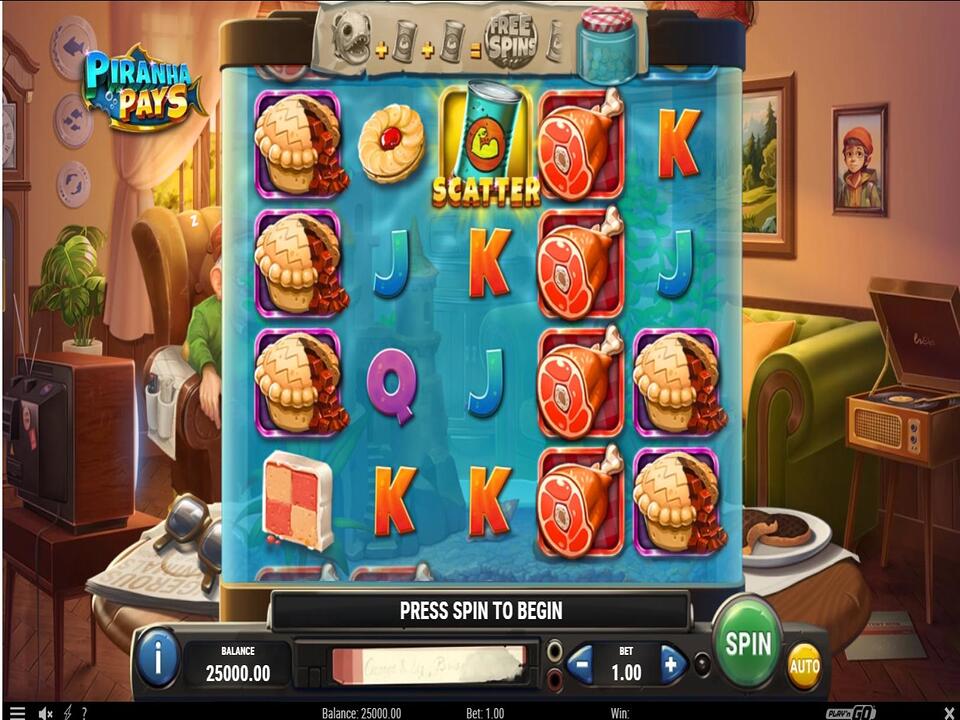Screen dimensions: 960x720
Task: Decrease the bet with the minus button
Action: click(x=581, y=663)
